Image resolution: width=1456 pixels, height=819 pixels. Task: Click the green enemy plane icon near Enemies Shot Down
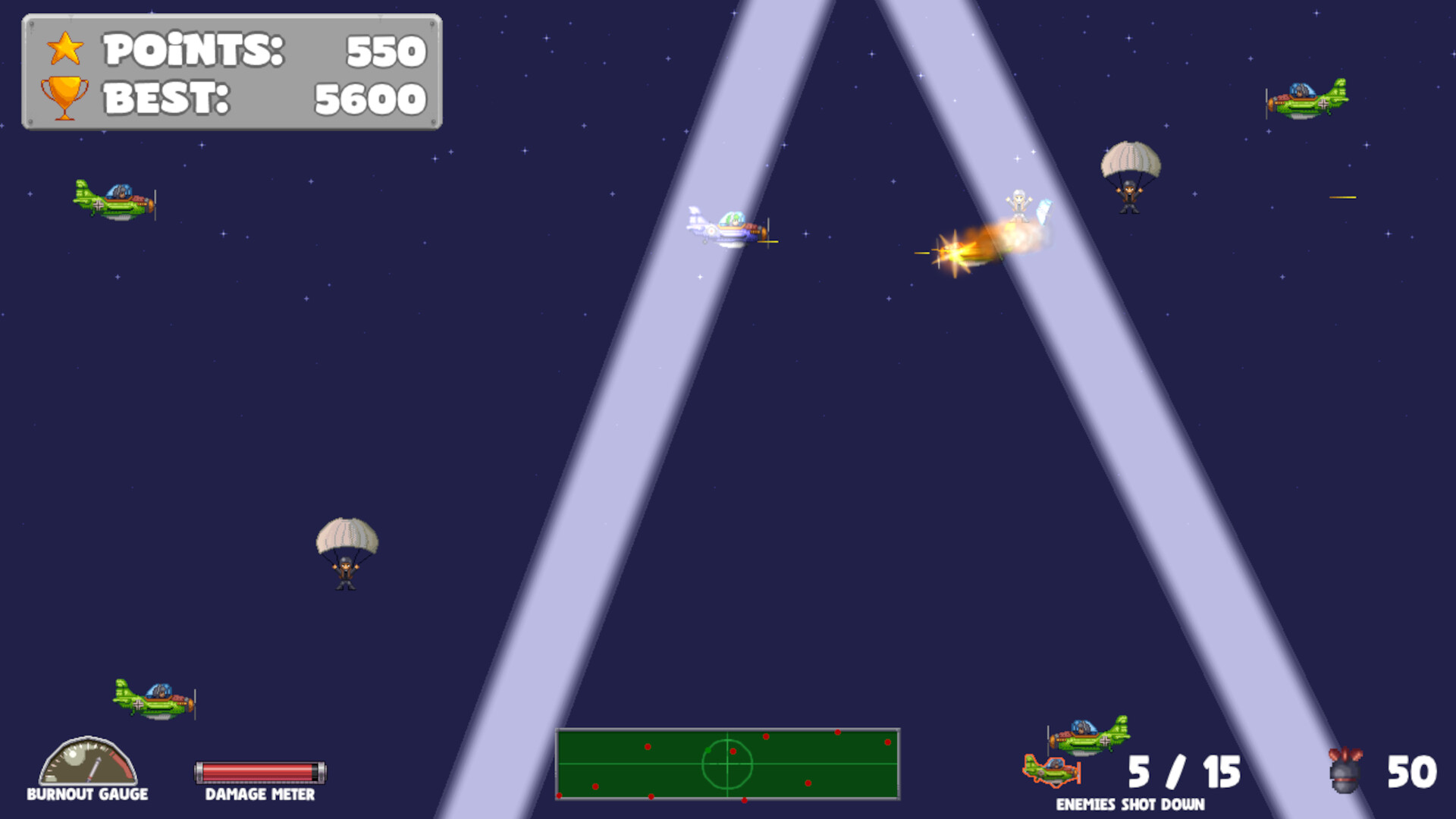pyautogui.click(x=1086, y=736)
